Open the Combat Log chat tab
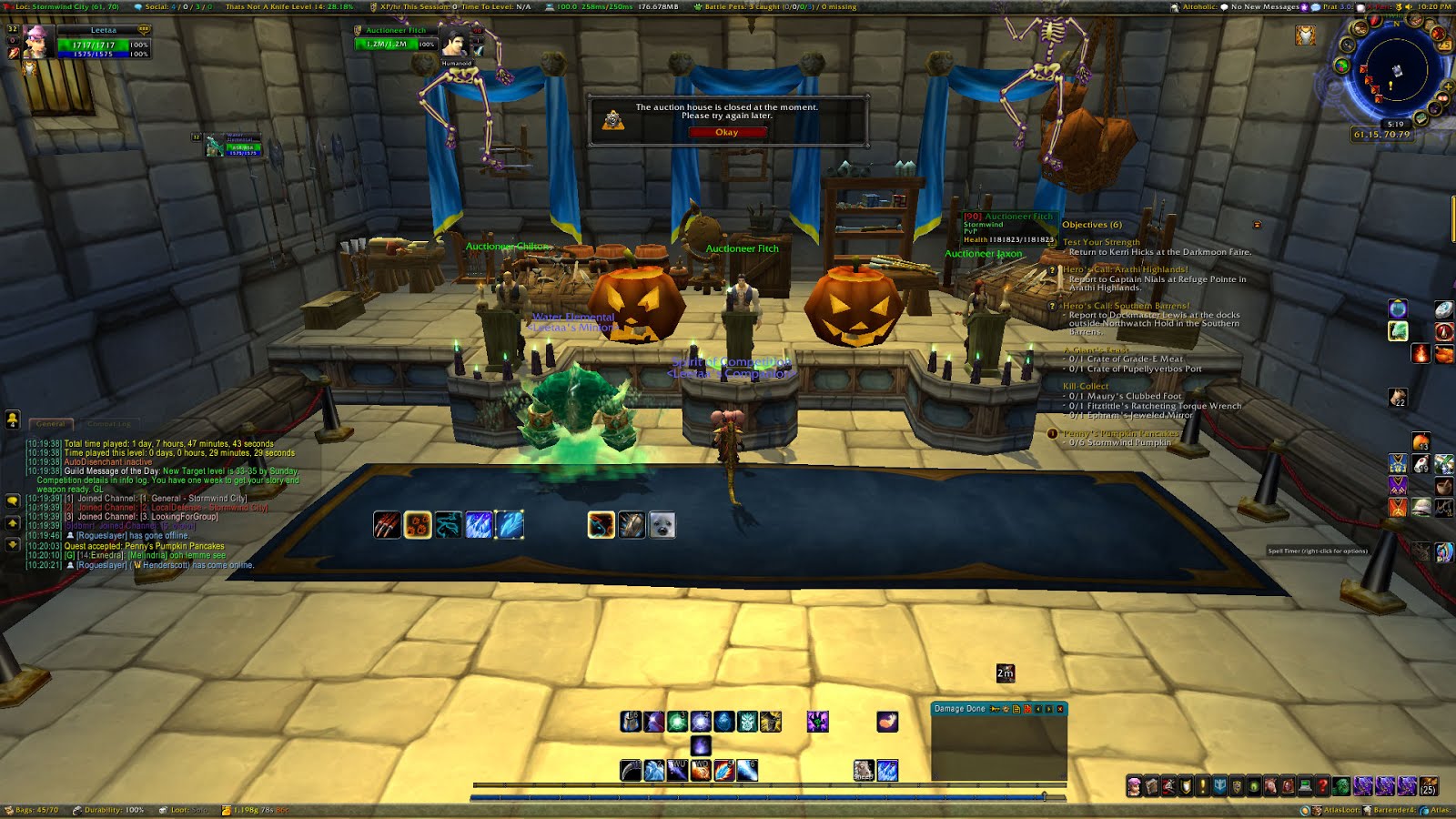The image size is (1456, 819). tap(109, 424)
